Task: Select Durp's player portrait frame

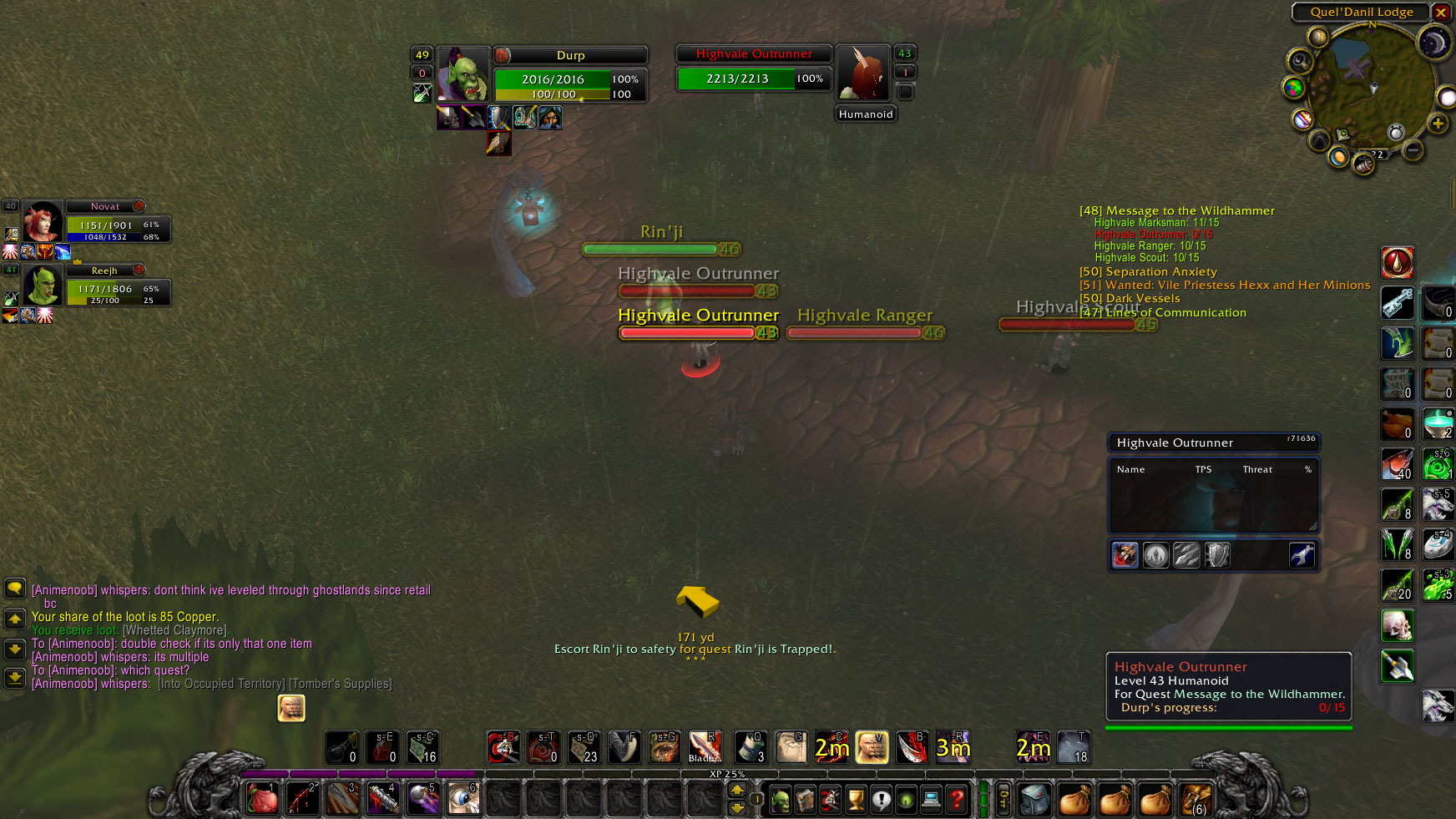Action: 464,75
